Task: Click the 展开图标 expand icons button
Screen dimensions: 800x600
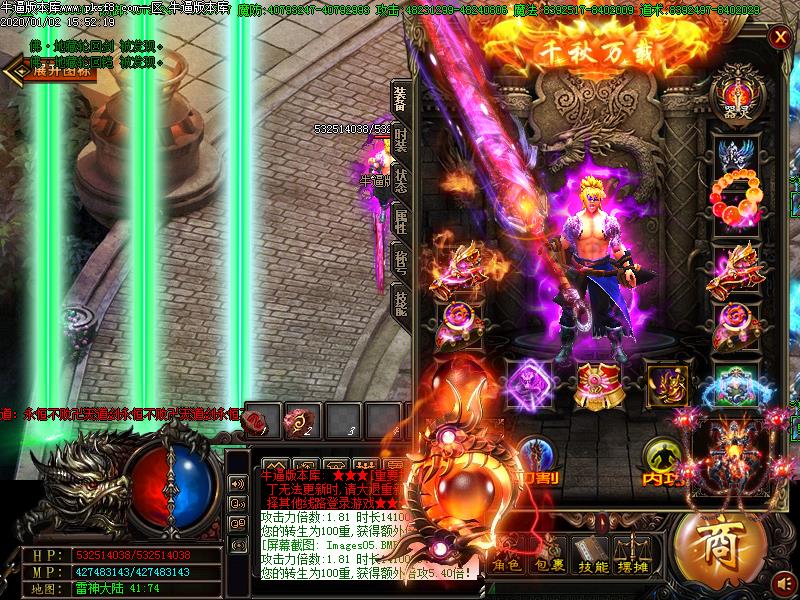Action: point(52,69)
